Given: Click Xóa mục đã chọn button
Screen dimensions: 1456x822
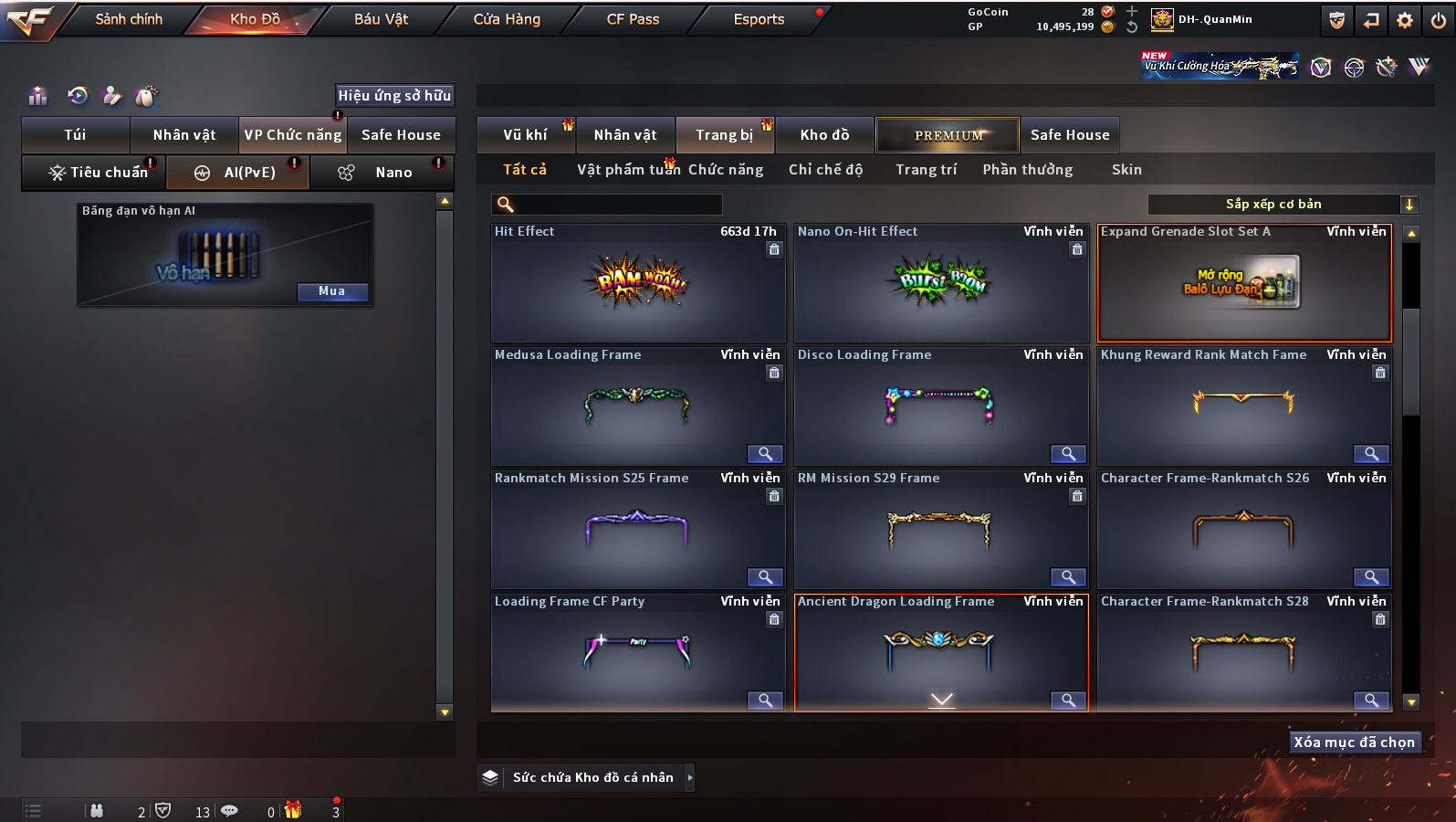Looking at the screenshot, I should click(1354, 743).
